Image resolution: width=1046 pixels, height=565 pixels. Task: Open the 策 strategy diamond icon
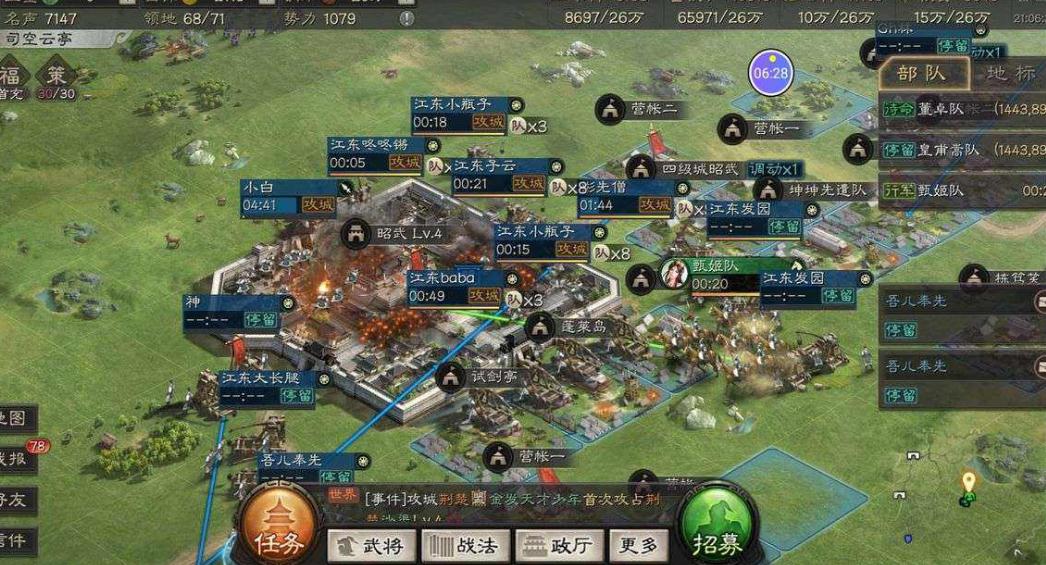point(57,76)
